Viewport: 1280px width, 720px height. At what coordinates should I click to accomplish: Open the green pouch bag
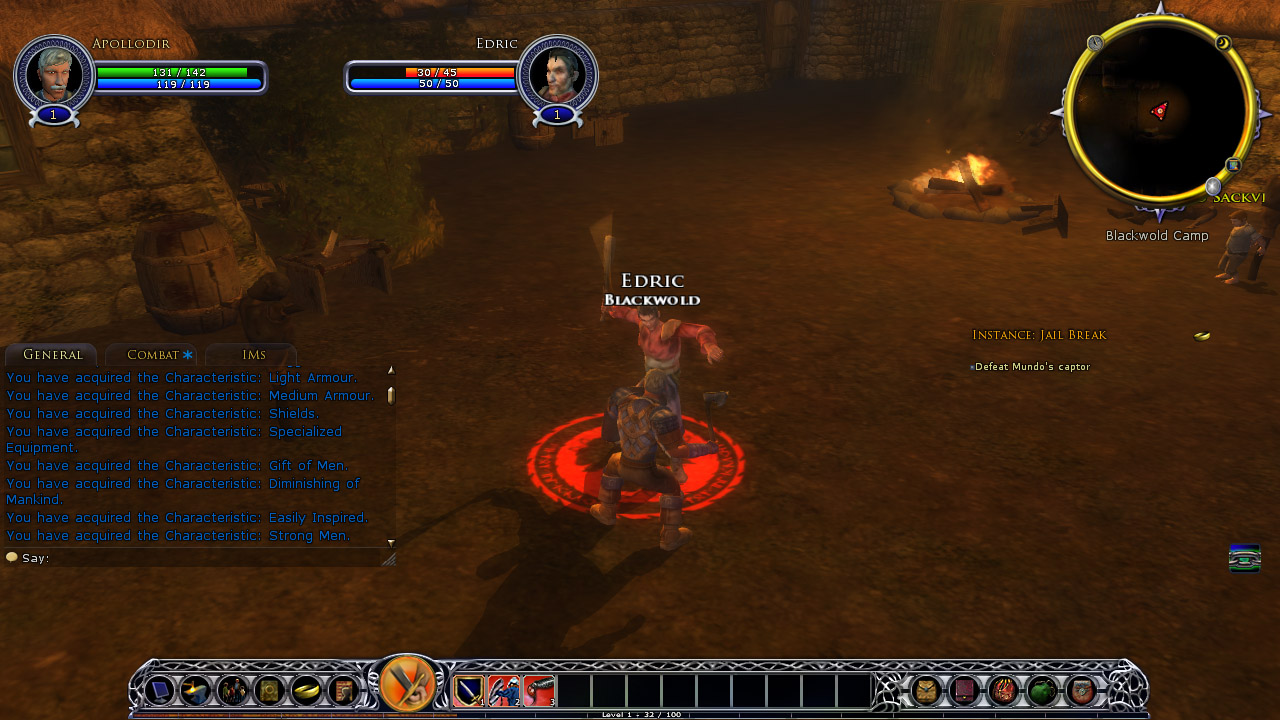[1041, 691]
